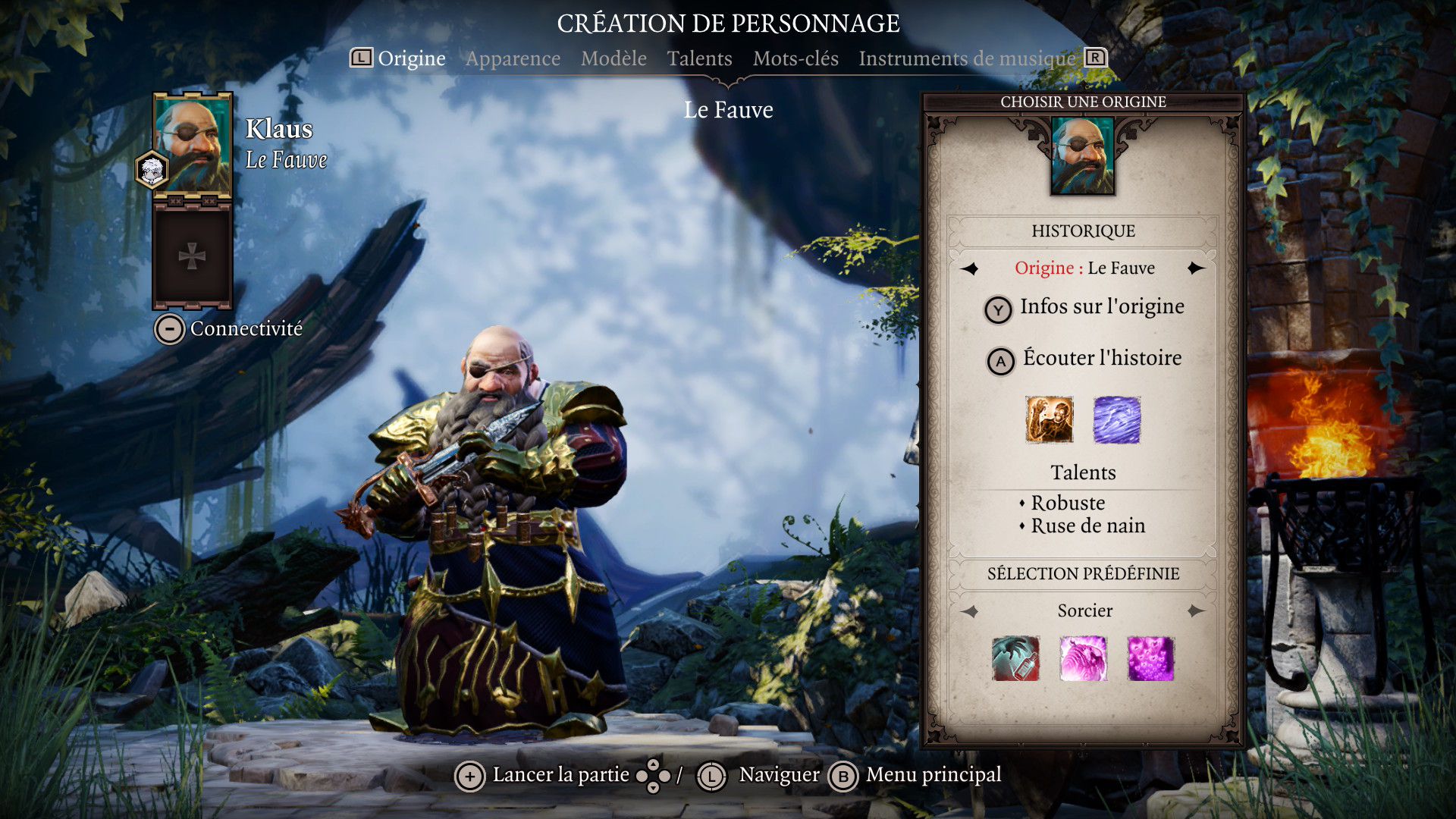
Task: Go to the Talents tab
Action: click(699, 58)
